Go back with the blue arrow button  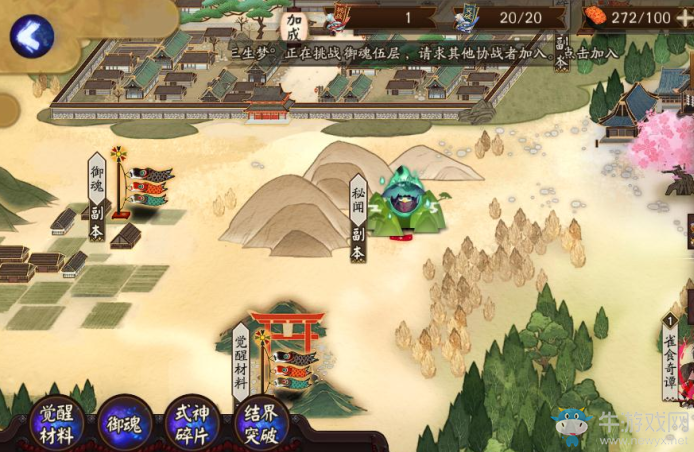click(31, 37)
